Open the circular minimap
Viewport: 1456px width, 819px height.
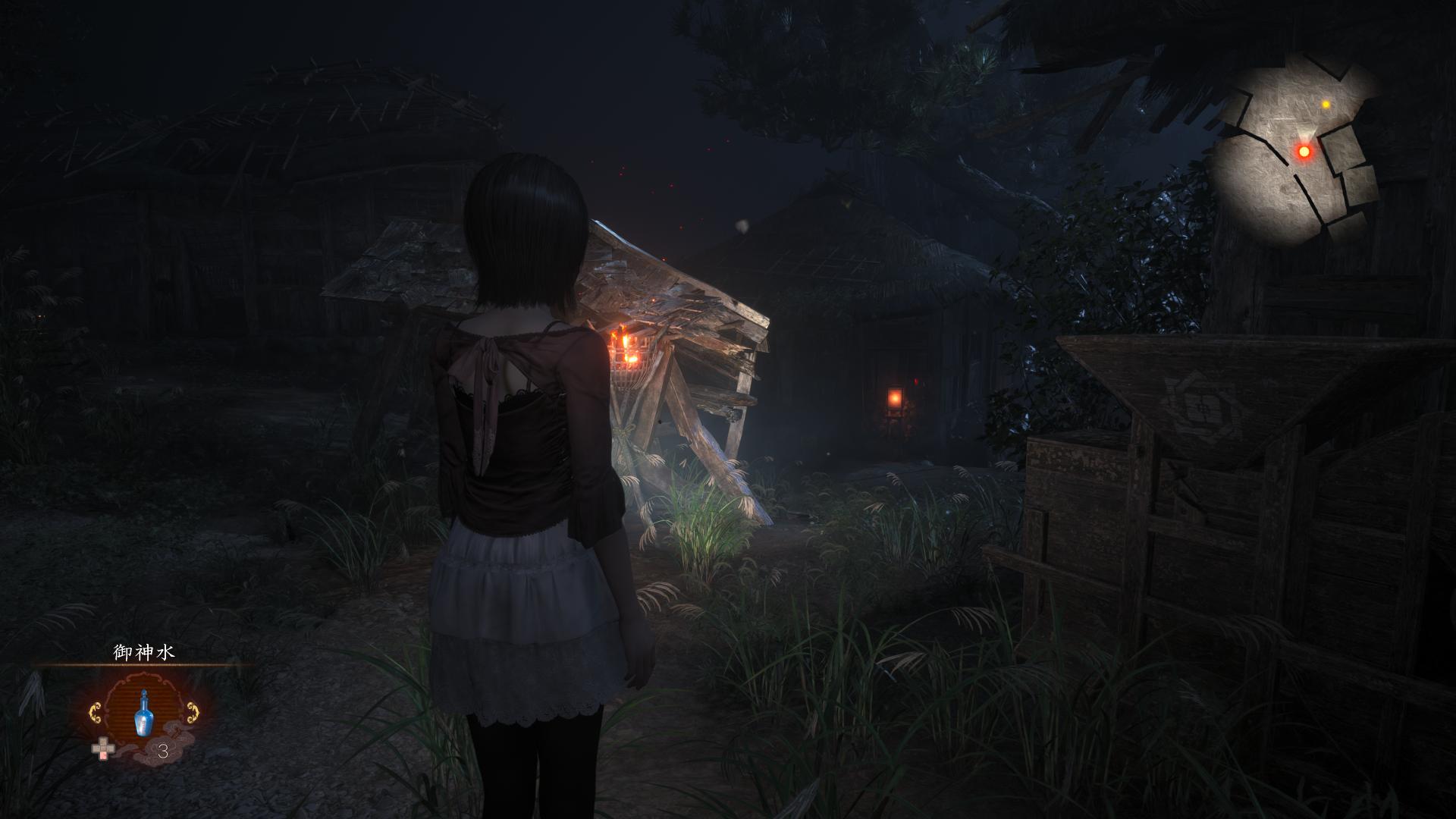[x=1293, y=152]
